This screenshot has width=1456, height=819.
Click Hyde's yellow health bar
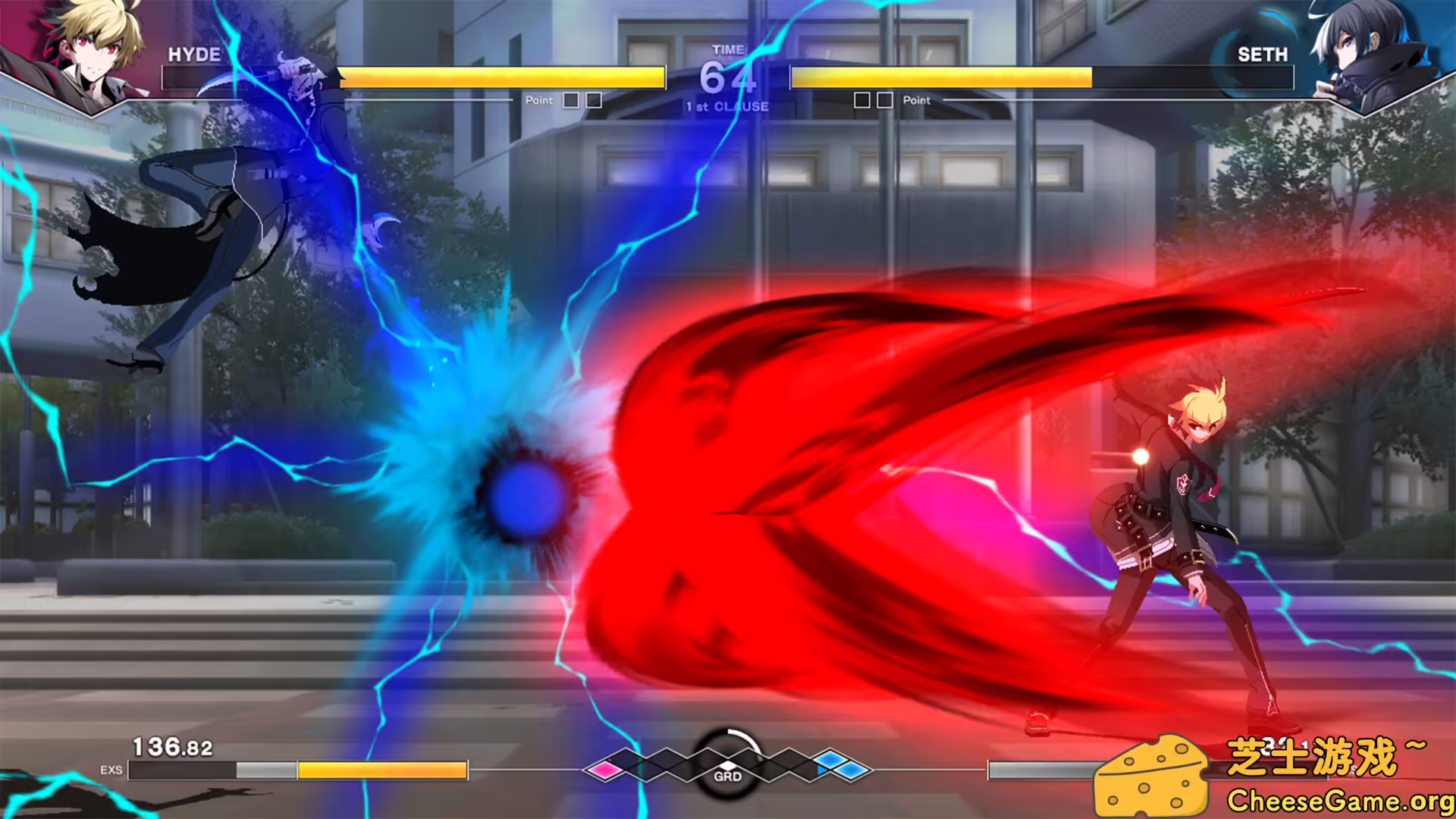point(502,77)
